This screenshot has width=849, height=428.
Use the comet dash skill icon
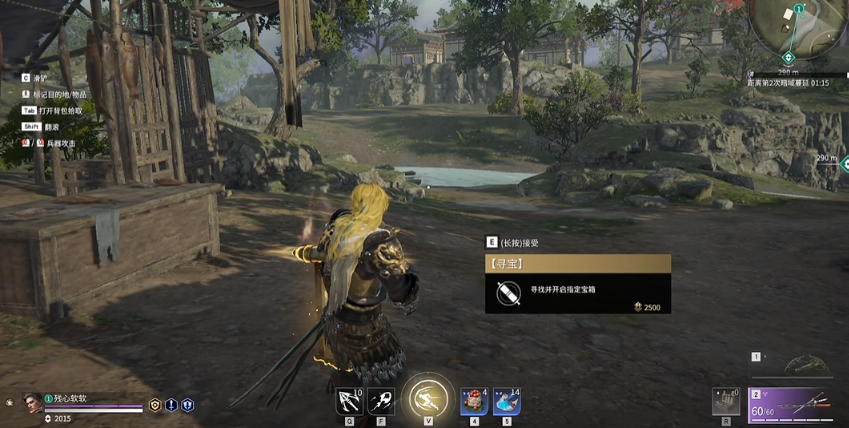pyautogui.click(x=381, y=402)
